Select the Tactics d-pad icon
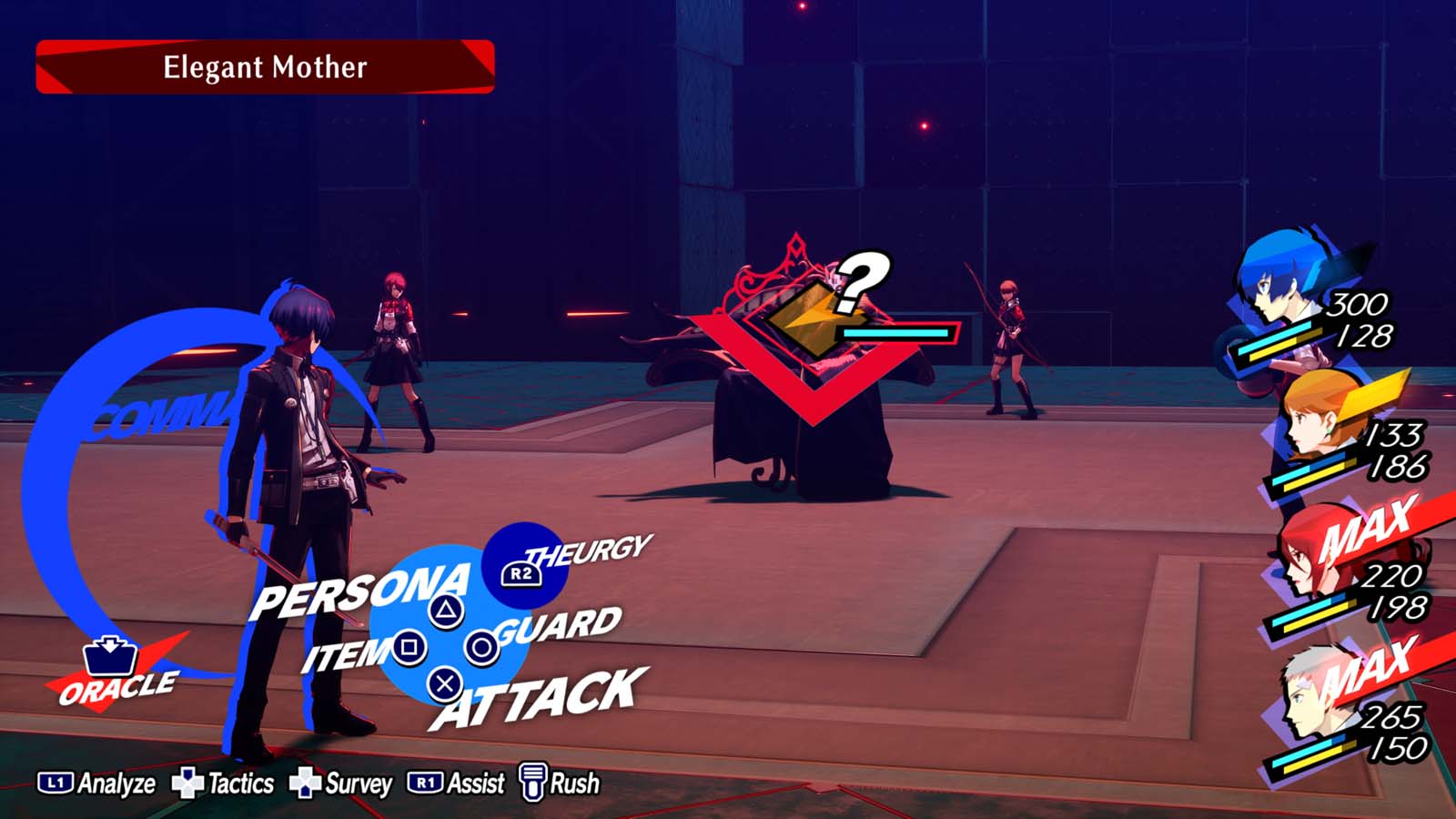 [187, 781]
